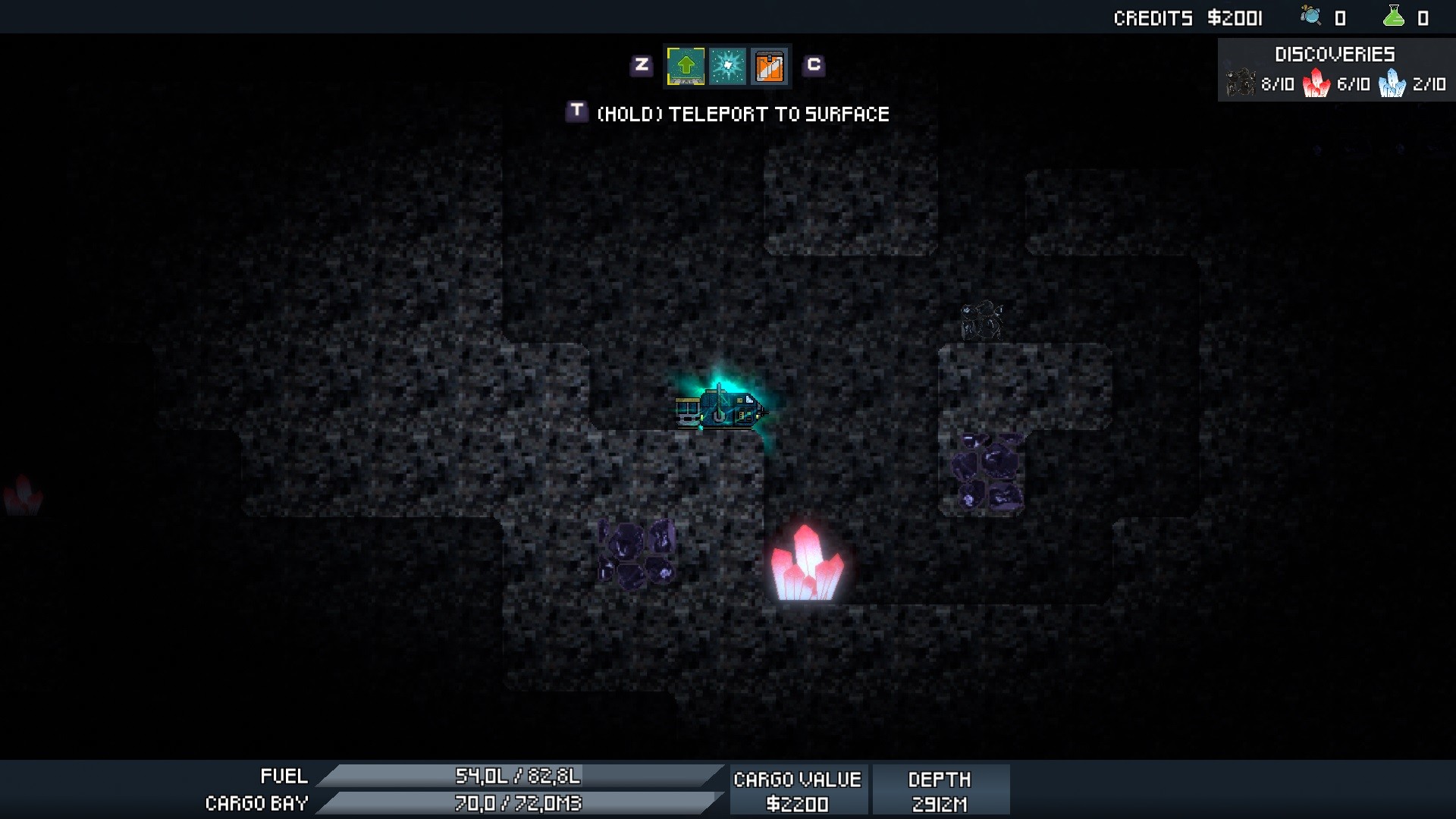Click the red crystal Discoveries icon showing 6/10
This screenshot has width=1456, height=819.
(1317, 83)
